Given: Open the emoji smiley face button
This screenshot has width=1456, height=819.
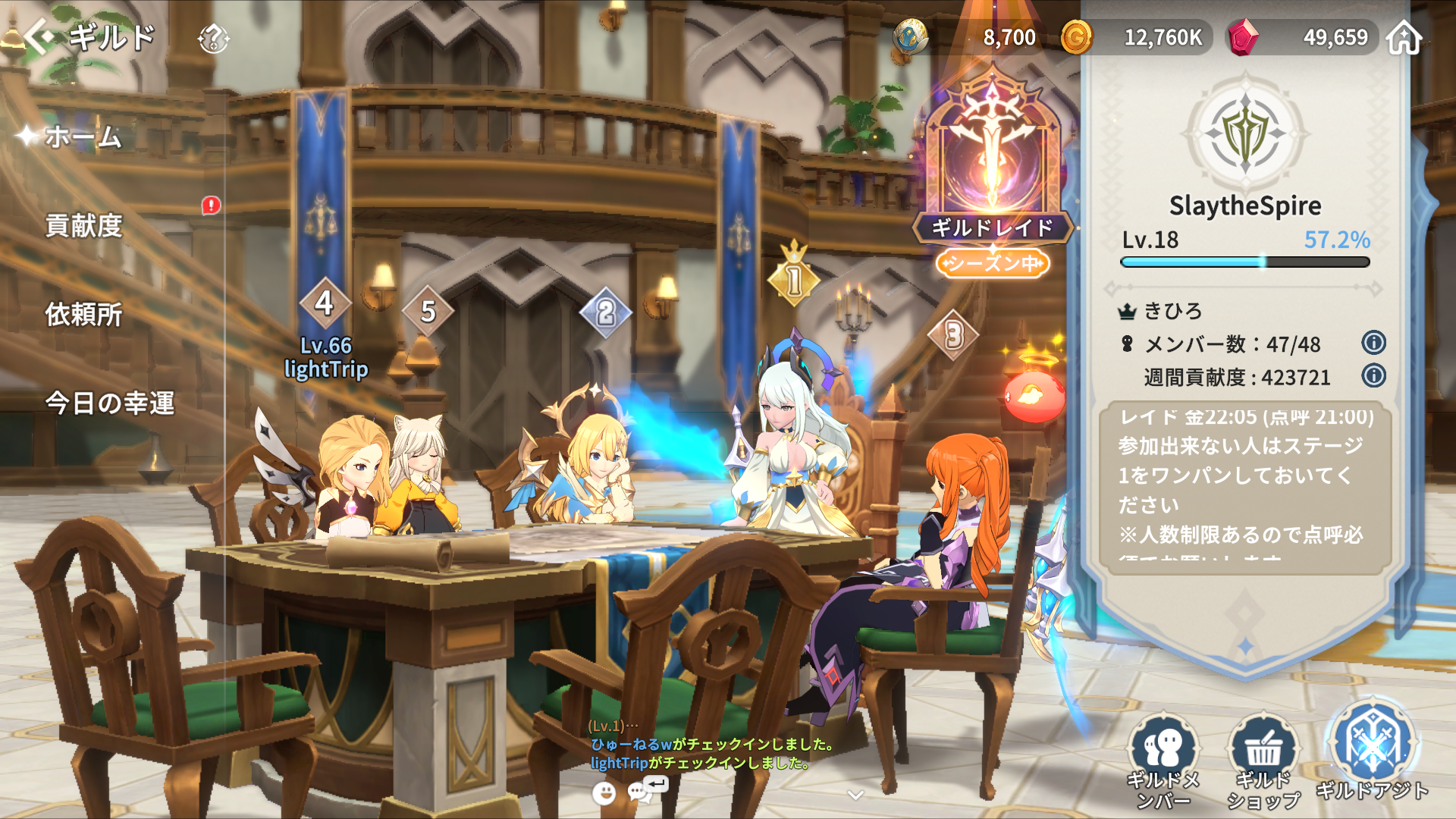Looking at the screenshot, I should (604, 793).
